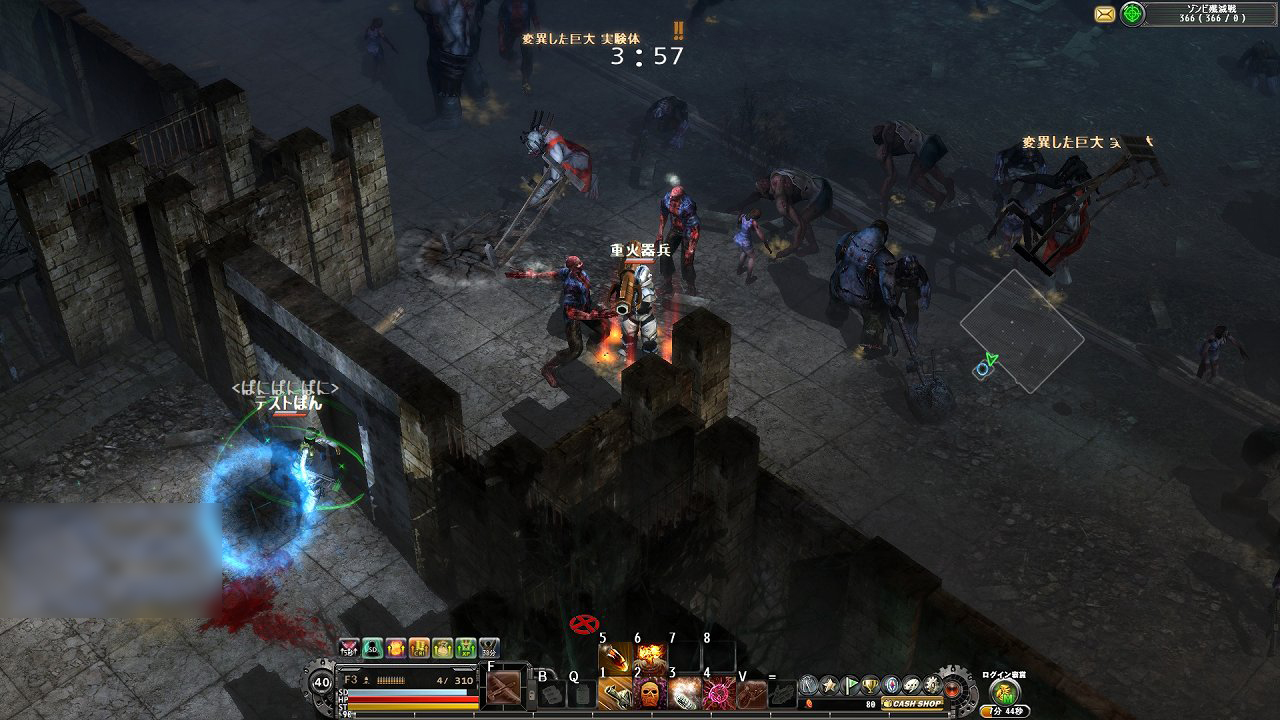Viewport: 1280px width, 720px height.
Task: Click the red circular emergency button near the gear
Action: point(952,689)
